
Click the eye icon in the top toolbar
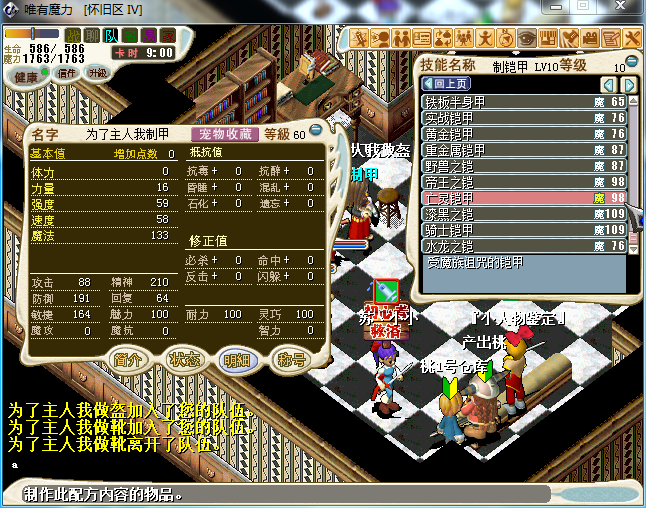[527, 38]
